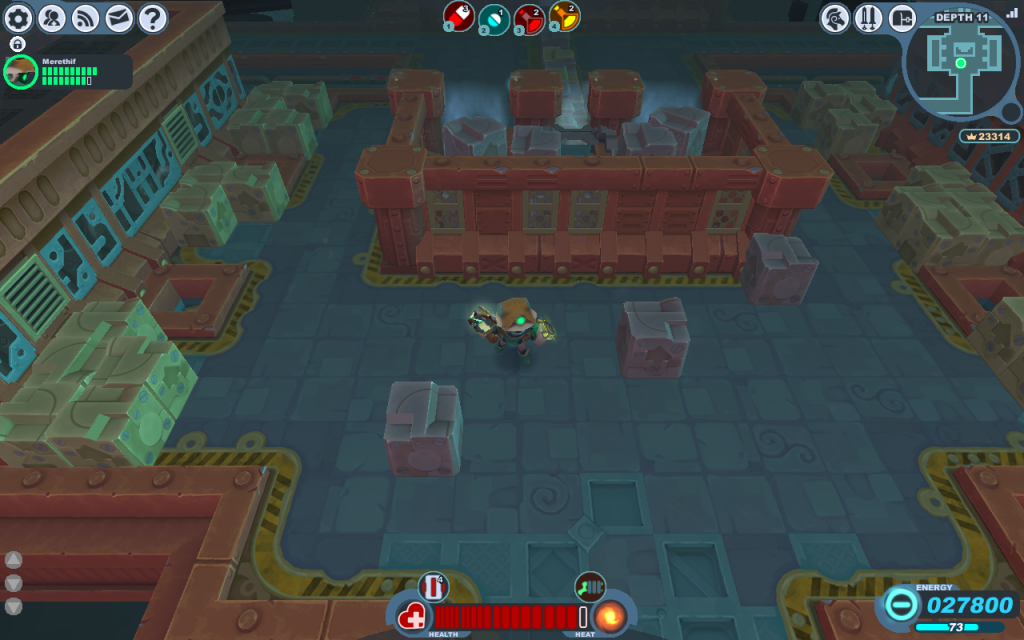Use the red vial in slot 3
The width and height of the screenshot is (1024, 640).
click(529, 17)
